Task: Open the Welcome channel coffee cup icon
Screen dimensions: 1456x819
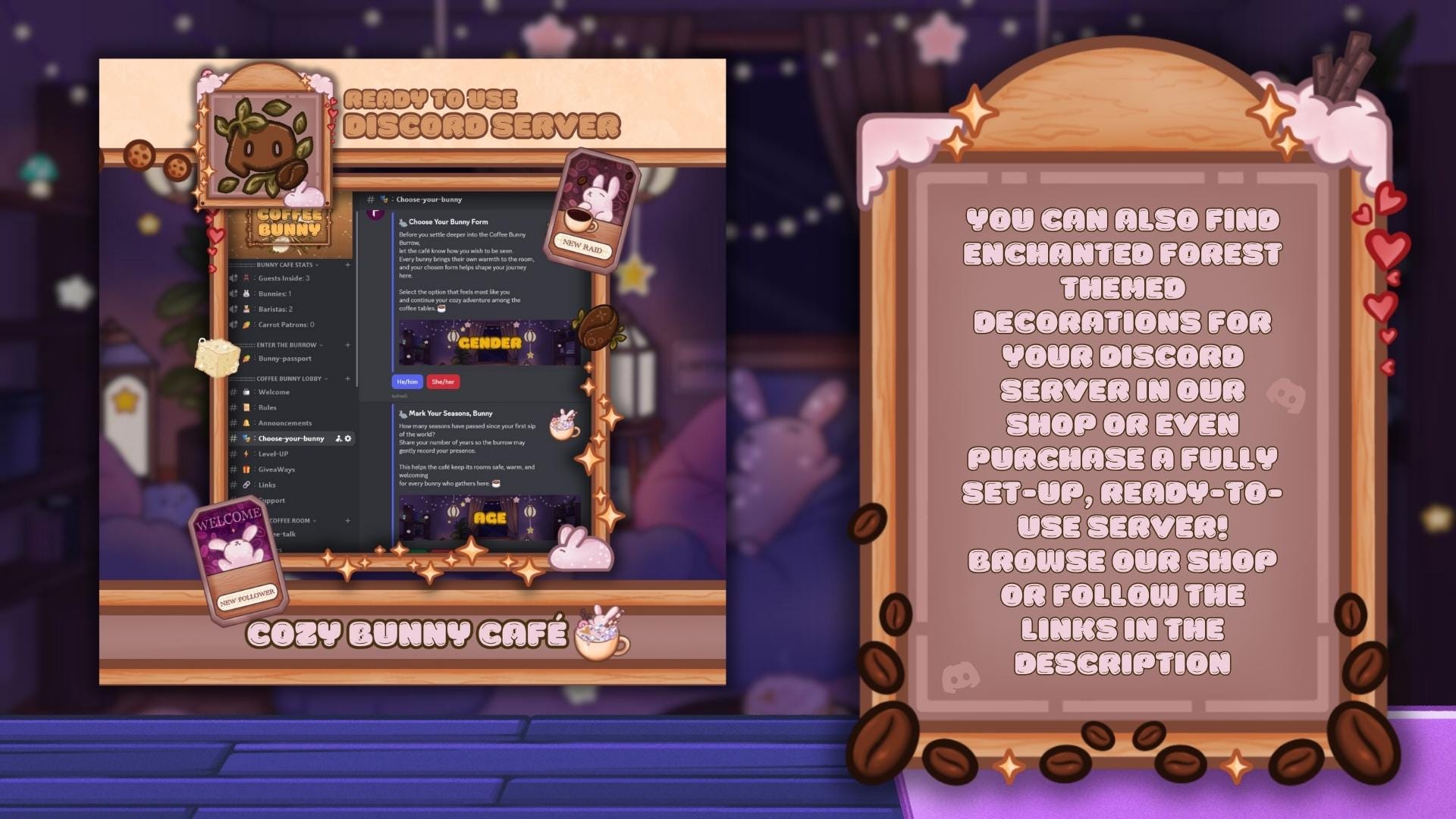Action: click(246, 392)
